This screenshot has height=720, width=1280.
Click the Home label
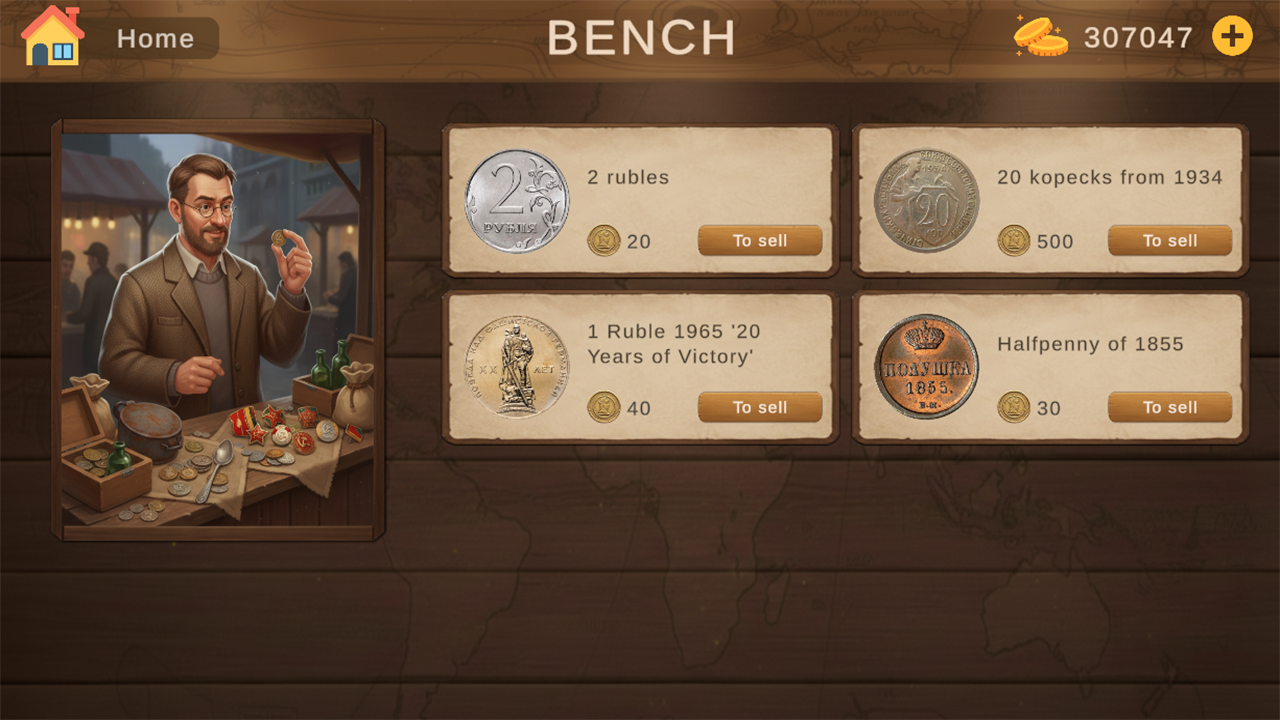pos(155,38)
